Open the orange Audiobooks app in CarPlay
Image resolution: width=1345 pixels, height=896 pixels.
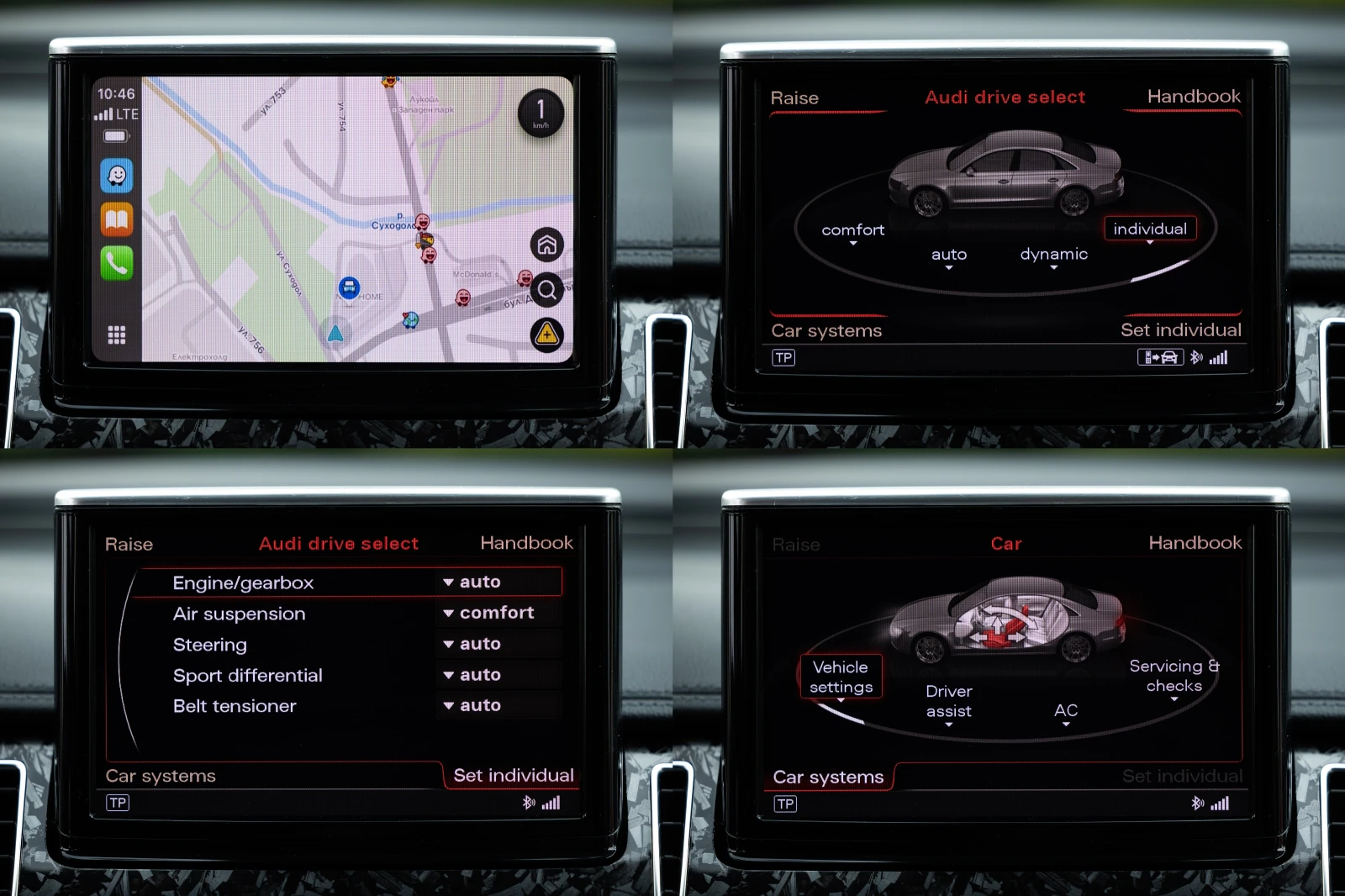(117, 219)
